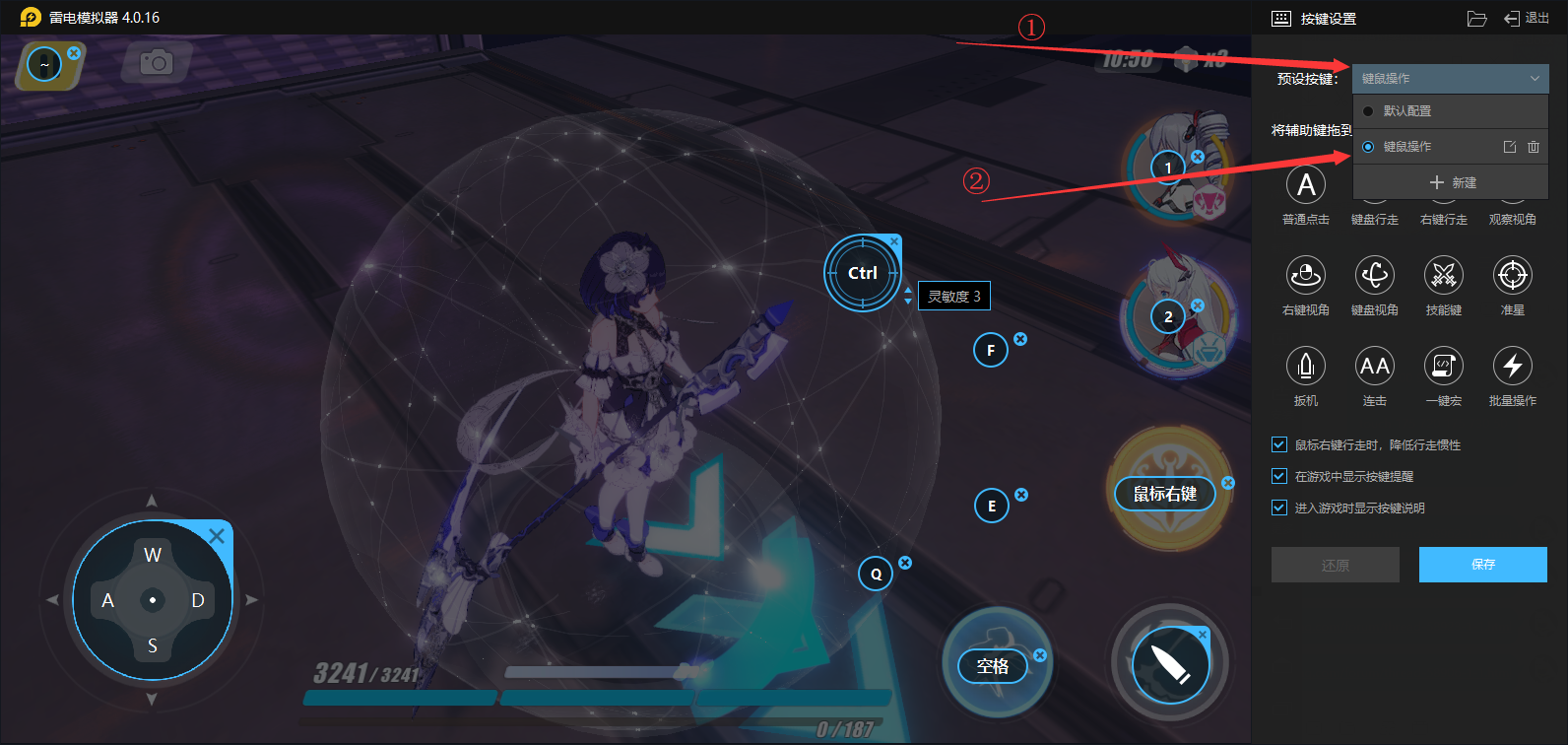Toggle 鼠标右键行走时 降低行走惯性 checkbox
Viewport: 1568px width, 745px height.
1279,444
